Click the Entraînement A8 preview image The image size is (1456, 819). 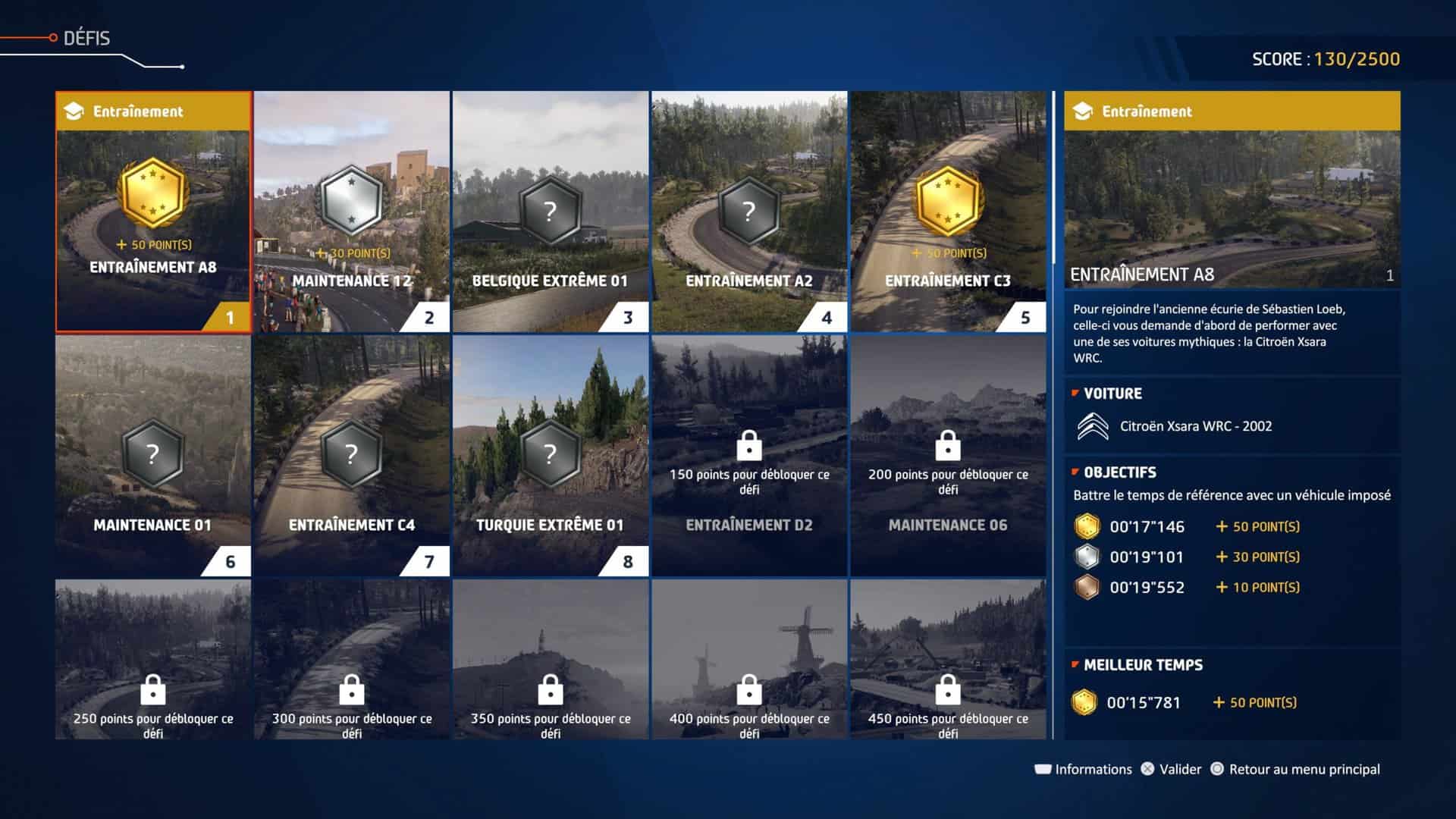pos(1232,205)
